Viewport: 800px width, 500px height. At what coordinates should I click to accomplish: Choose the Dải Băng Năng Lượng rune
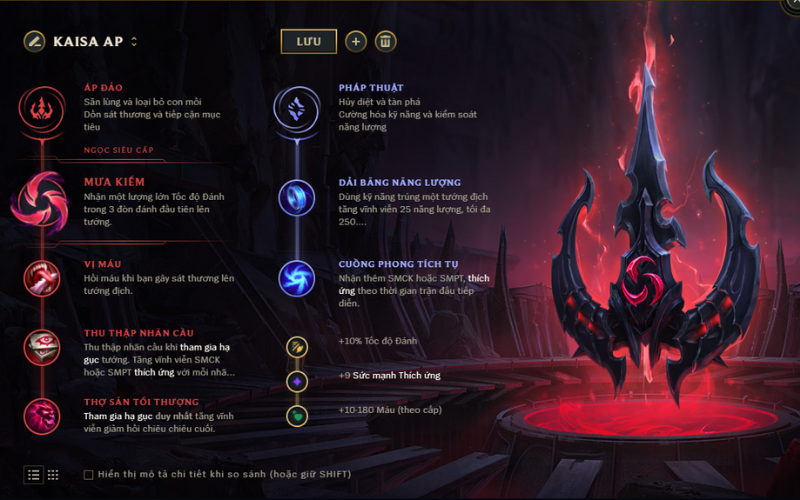pos(297,197)
